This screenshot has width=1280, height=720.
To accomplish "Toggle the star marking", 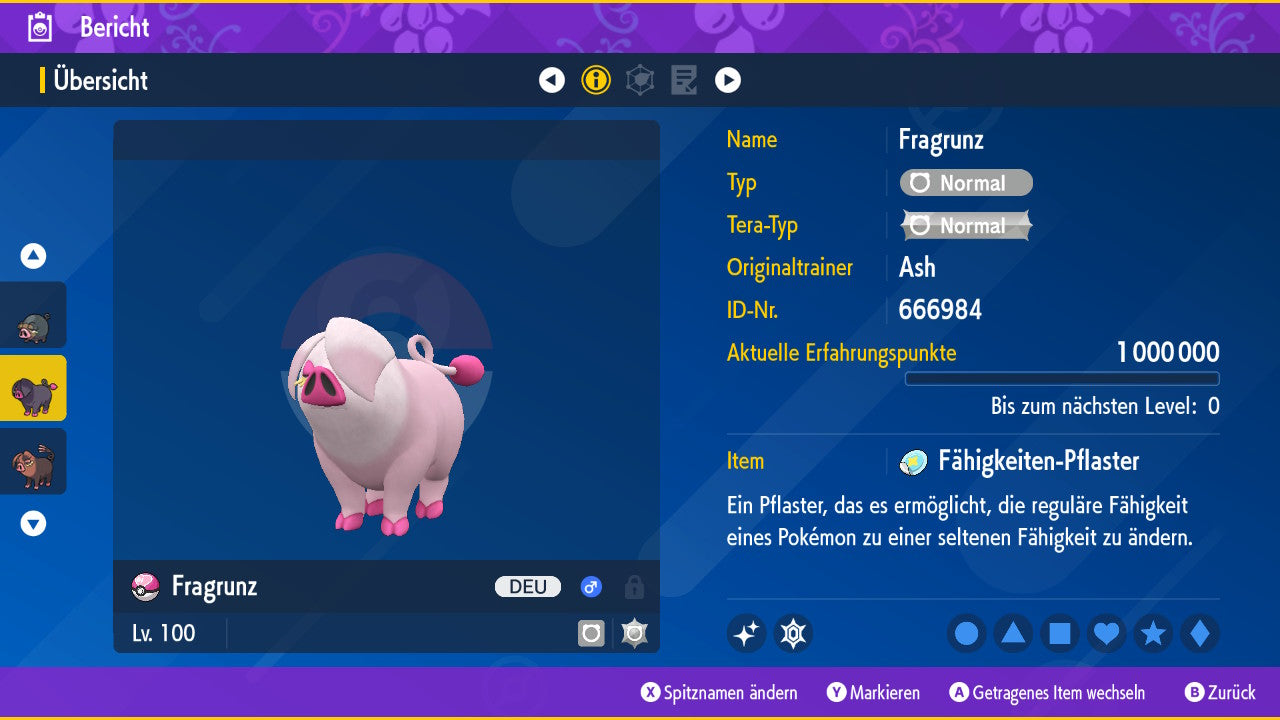I will 1153,633.
